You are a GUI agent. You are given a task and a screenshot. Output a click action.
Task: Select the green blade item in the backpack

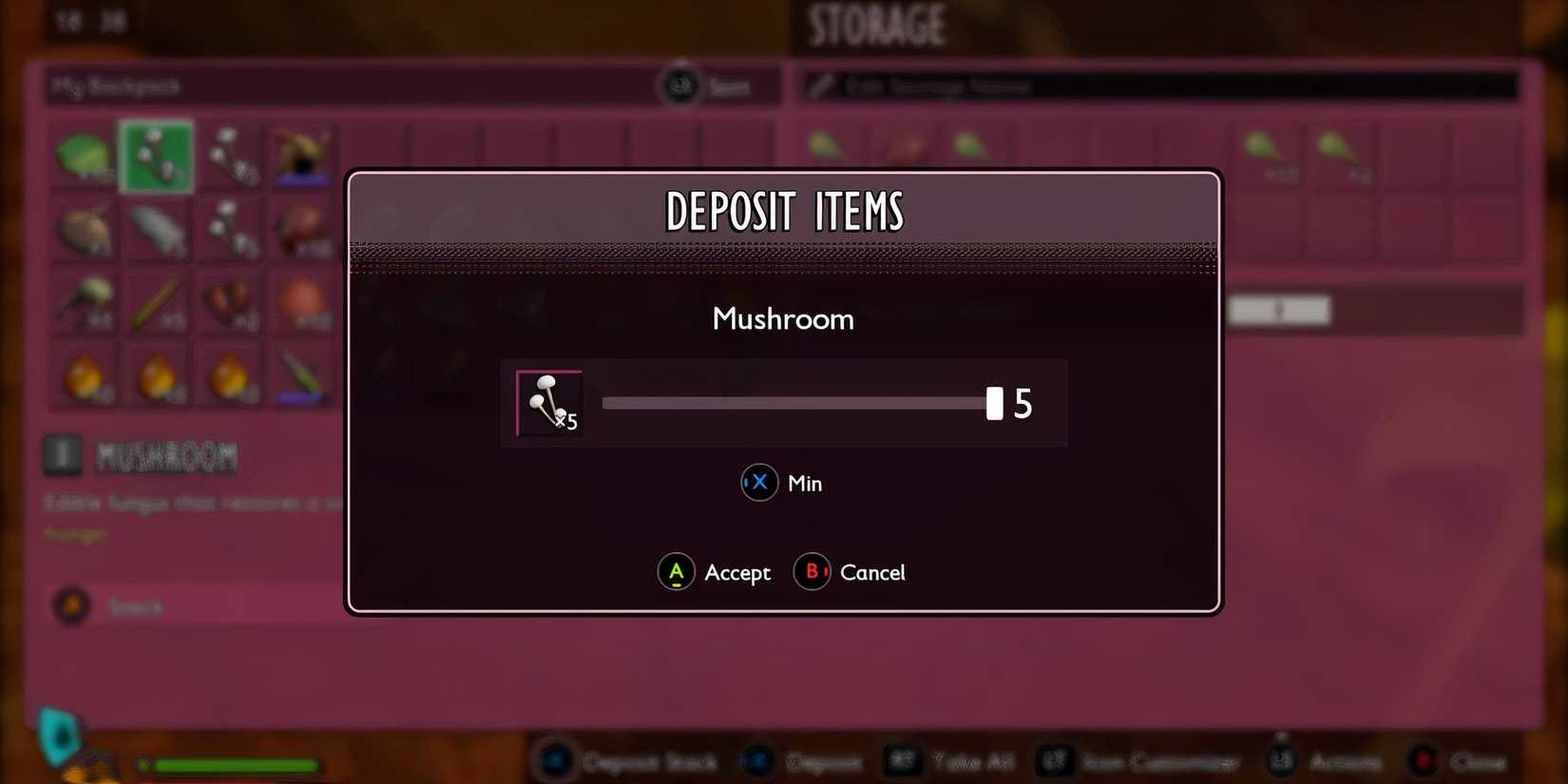[302, 376]
